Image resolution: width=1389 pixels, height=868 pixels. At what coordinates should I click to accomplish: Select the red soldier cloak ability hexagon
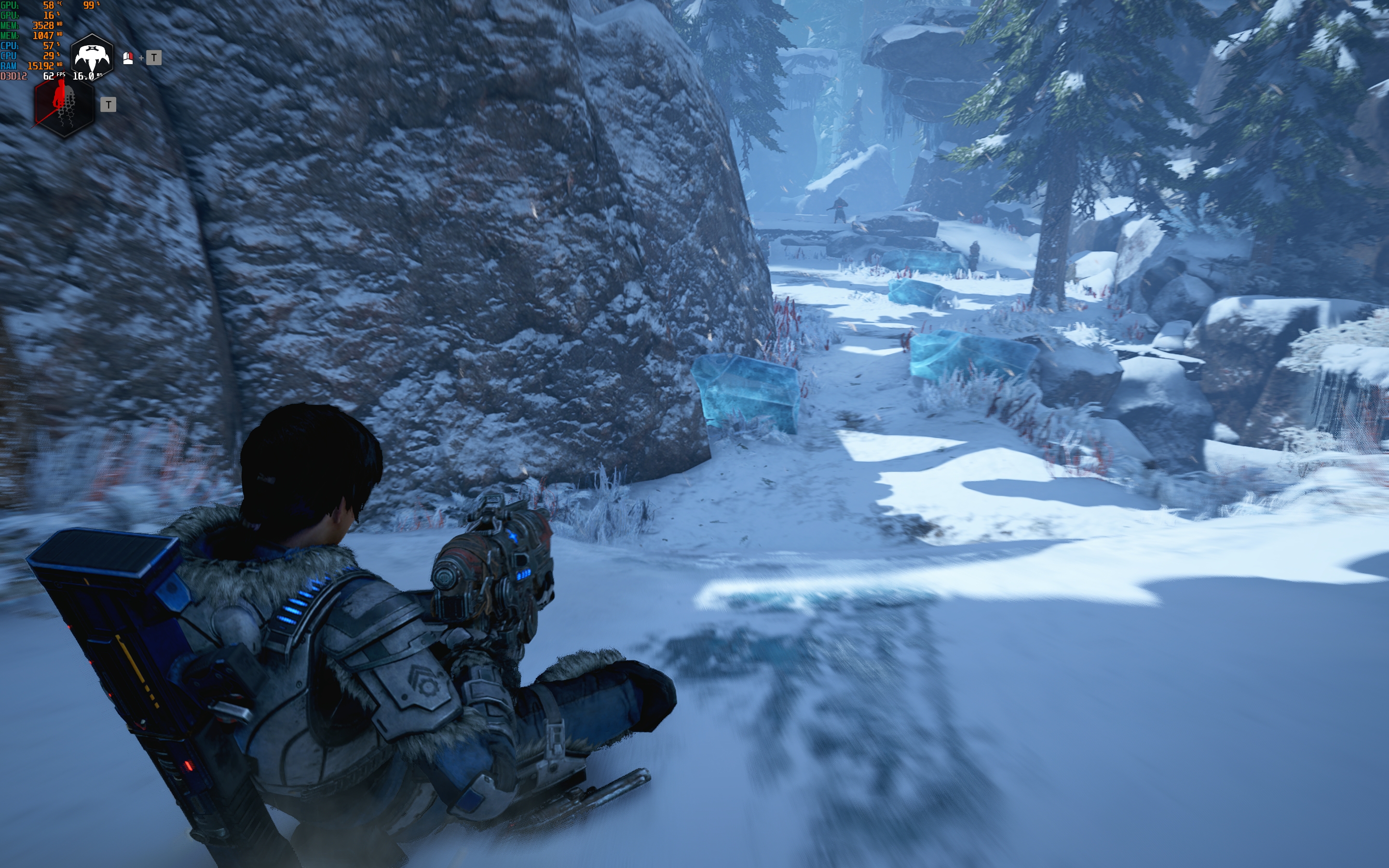63,107
